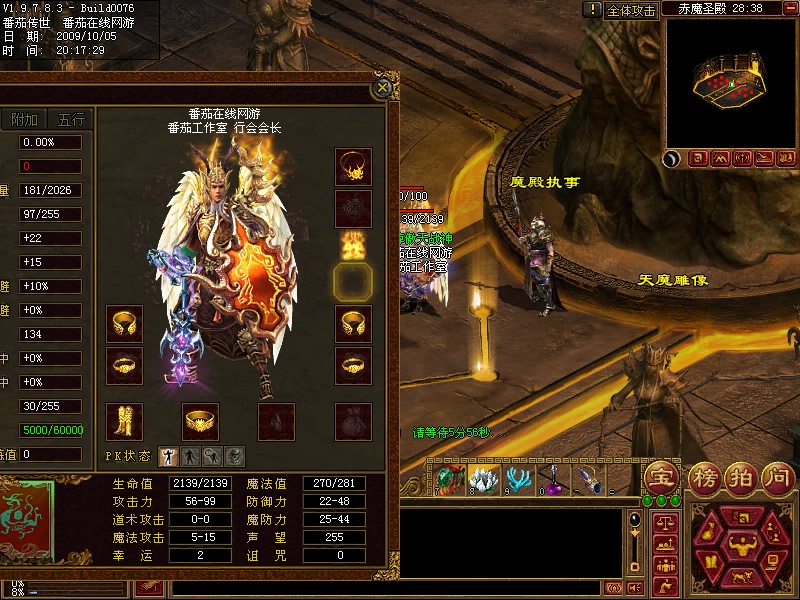
Task: Open the 拍 auction button
Action: 738,476
